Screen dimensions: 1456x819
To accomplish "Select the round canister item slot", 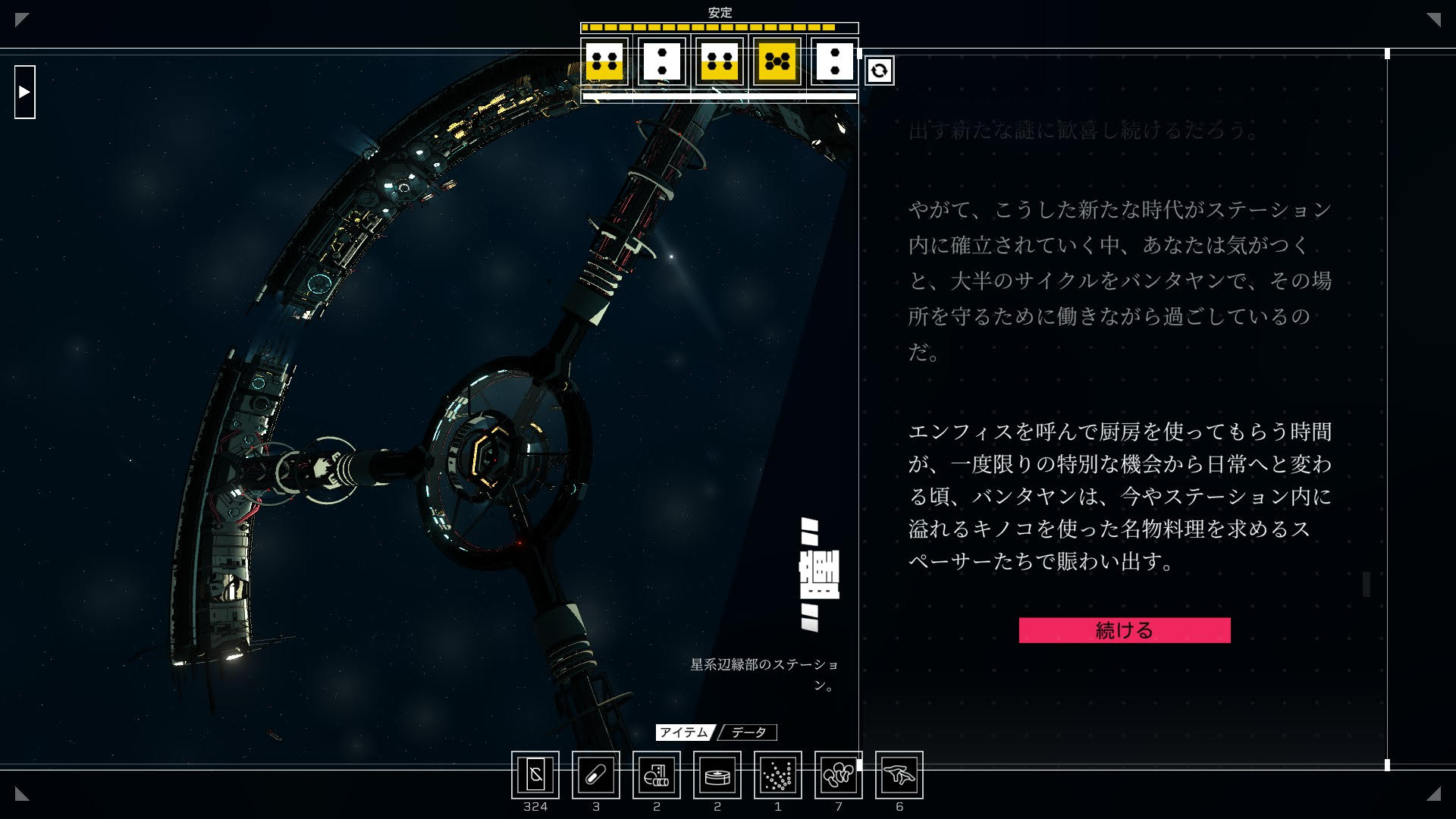I will click(717, 775).
